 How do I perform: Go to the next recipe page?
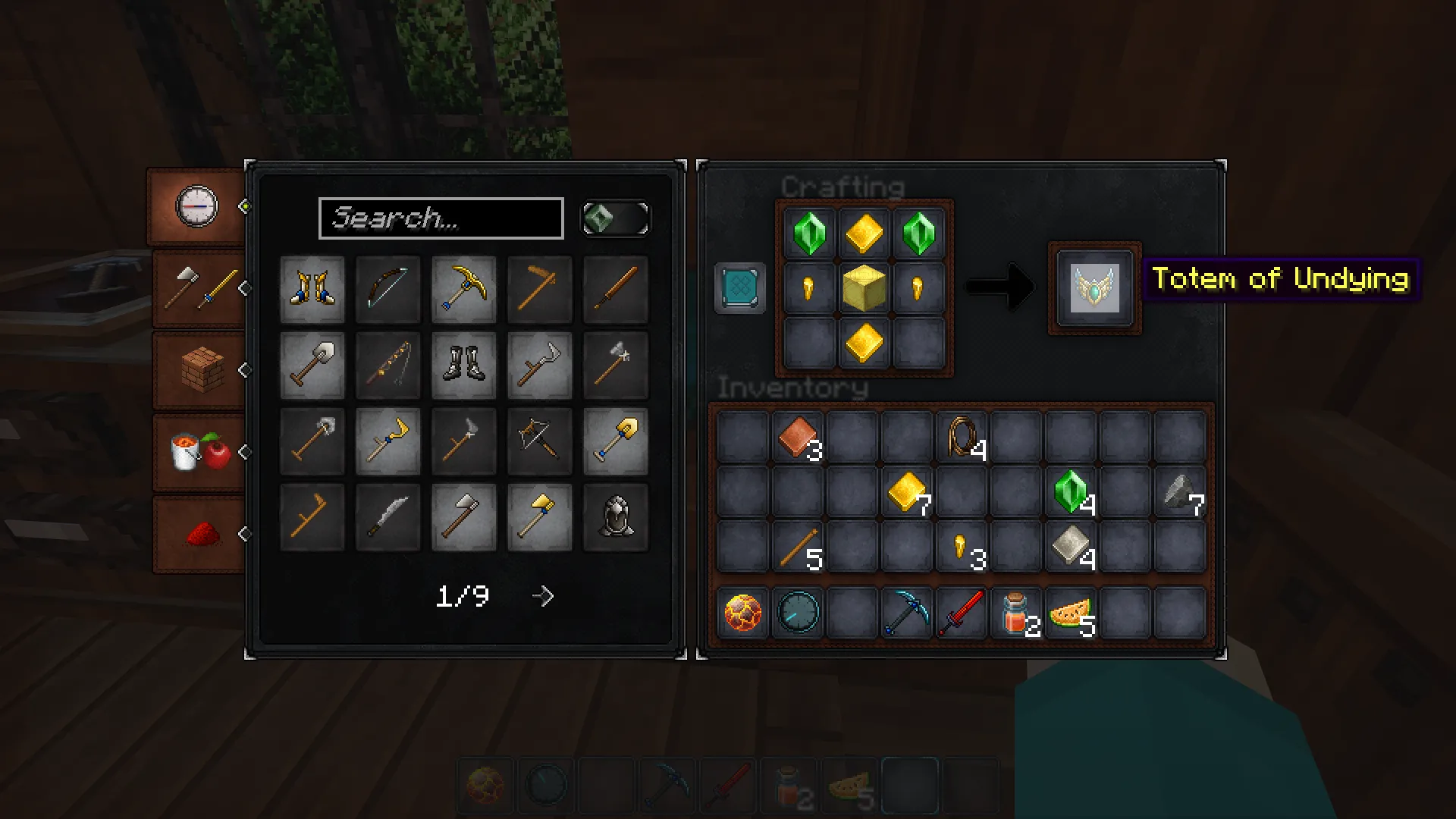pyautogui.click(x=543, y=596)
